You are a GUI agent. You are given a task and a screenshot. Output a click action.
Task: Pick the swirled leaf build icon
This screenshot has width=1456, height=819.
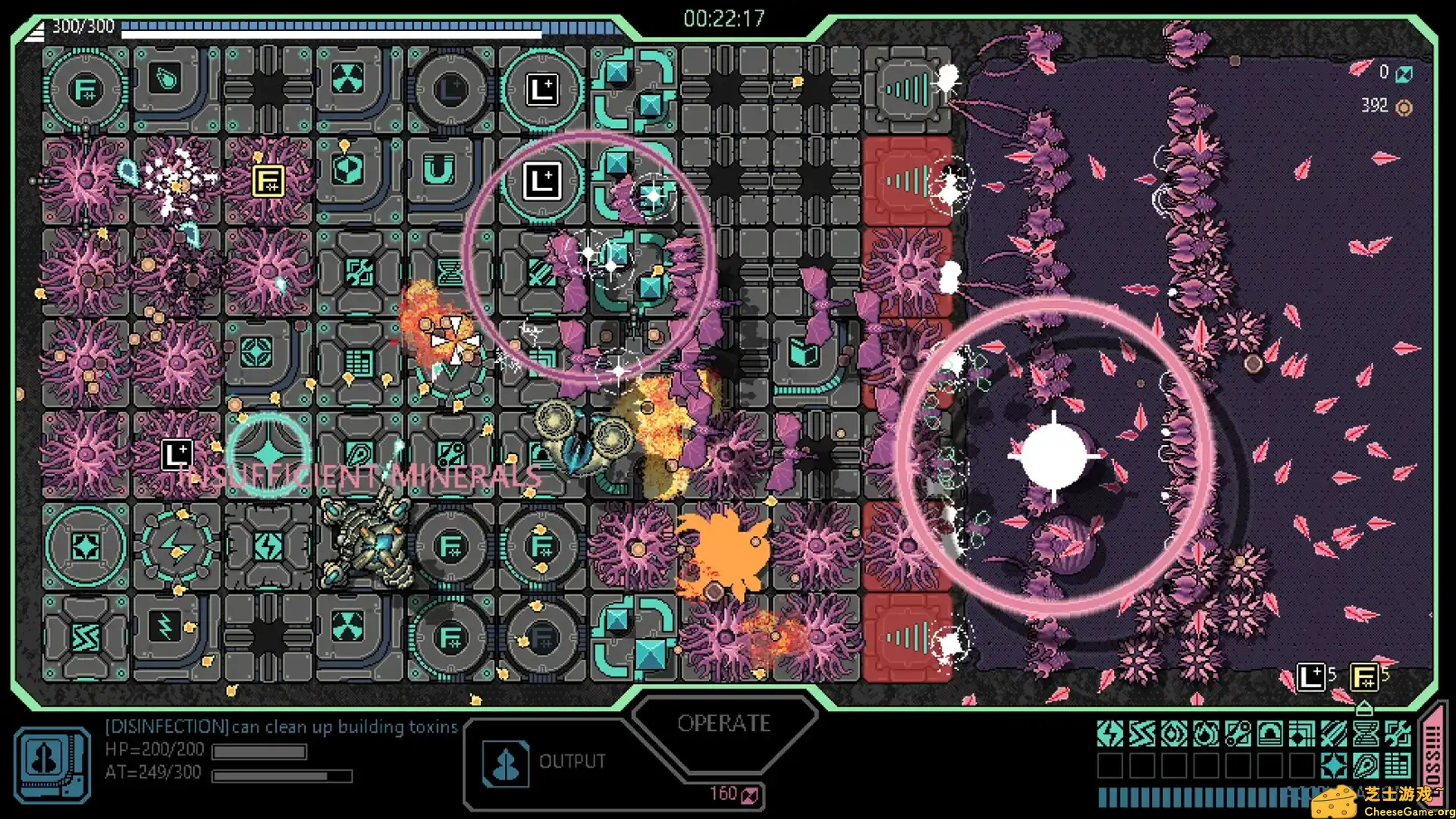pos(1366,766)
